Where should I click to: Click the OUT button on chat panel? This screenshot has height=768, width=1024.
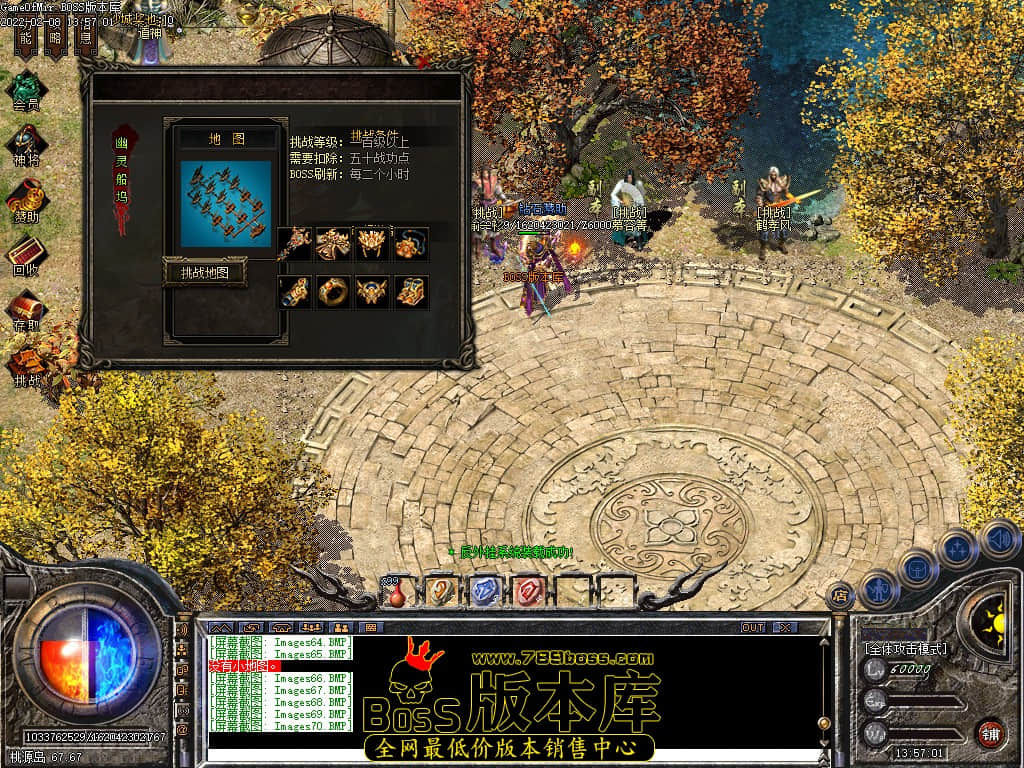pyautogui.click(x=752, y=627)
